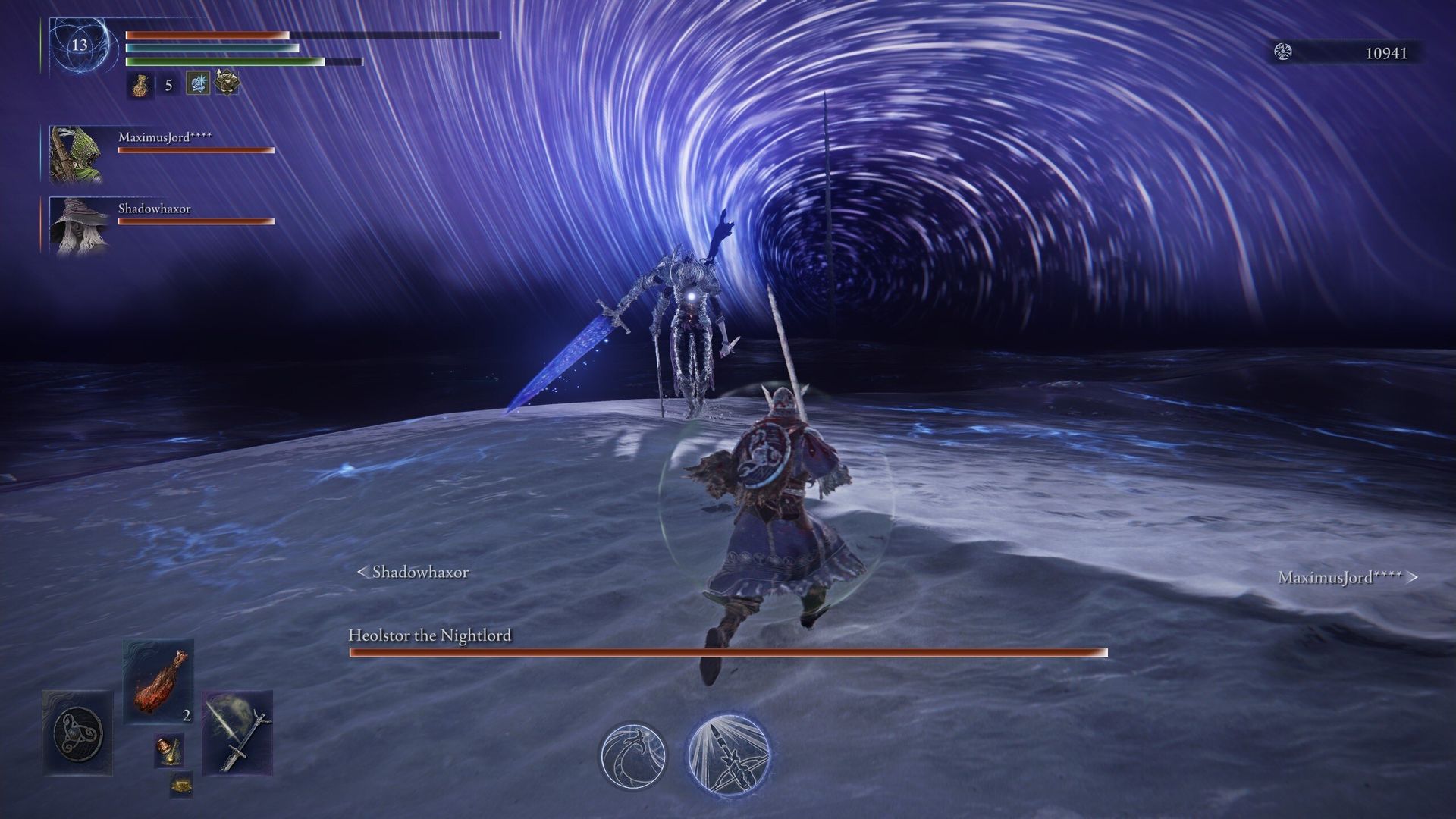The width and height of the screenshot is (1456, 819).
Task: Click the runes currency emblem
Action: pyautogui.click(x=1284, y=53)
